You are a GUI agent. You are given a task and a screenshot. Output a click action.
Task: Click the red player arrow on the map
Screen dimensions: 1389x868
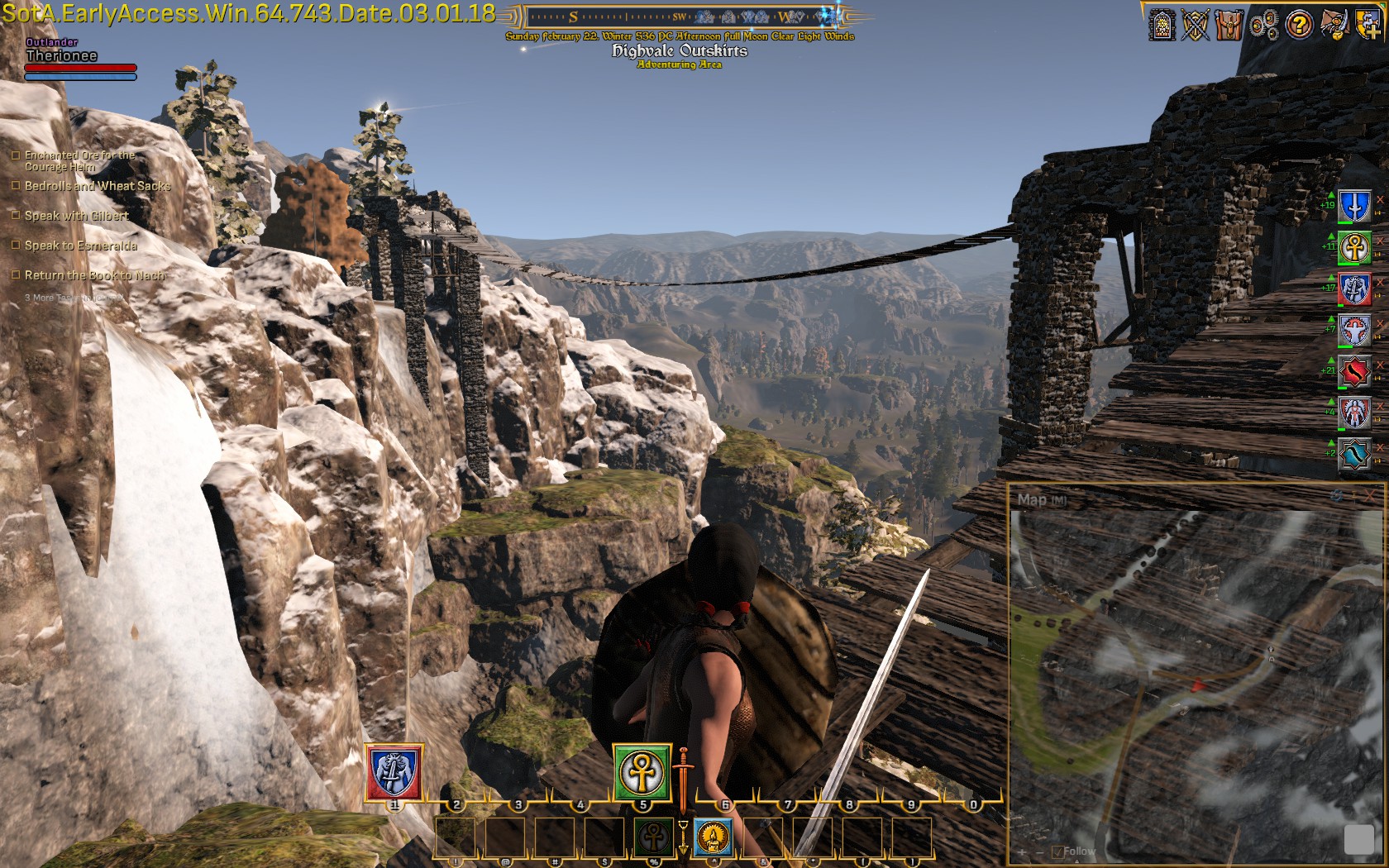coord(1198,684)
